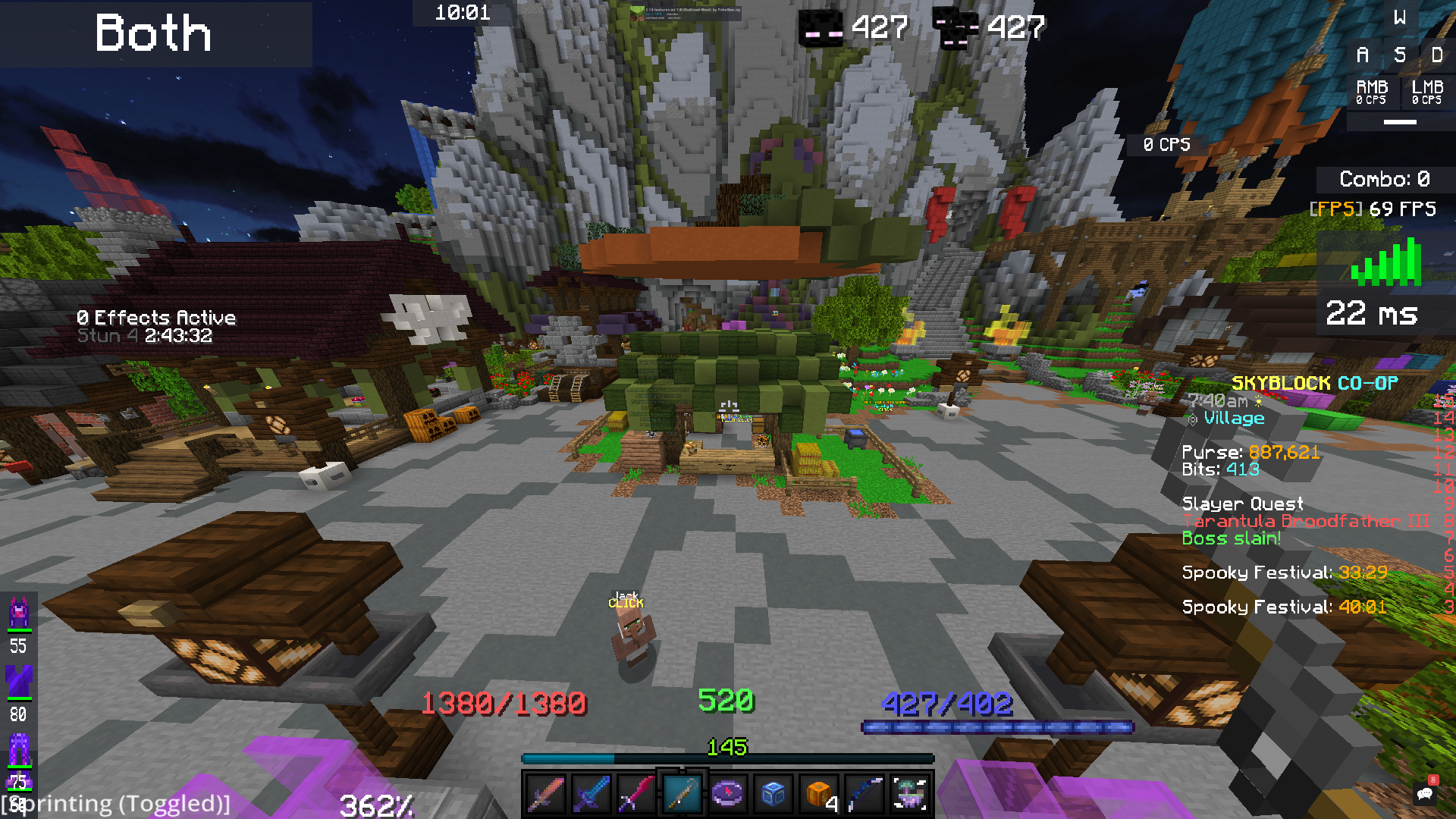
Task: Select the stack of 4 pumpkins
Action: (x=818, y=794)
